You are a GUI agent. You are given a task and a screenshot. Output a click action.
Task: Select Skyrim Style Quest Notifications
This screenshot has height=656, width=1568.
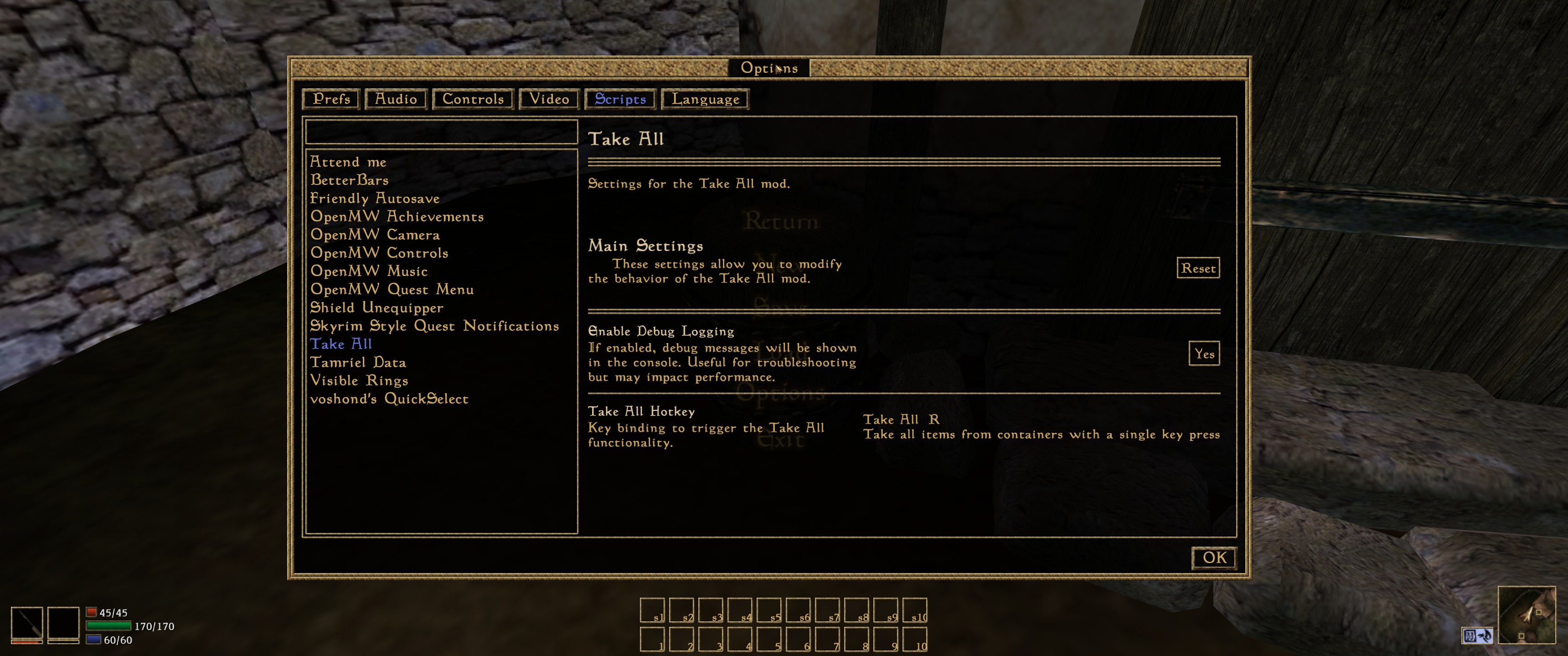434,326
